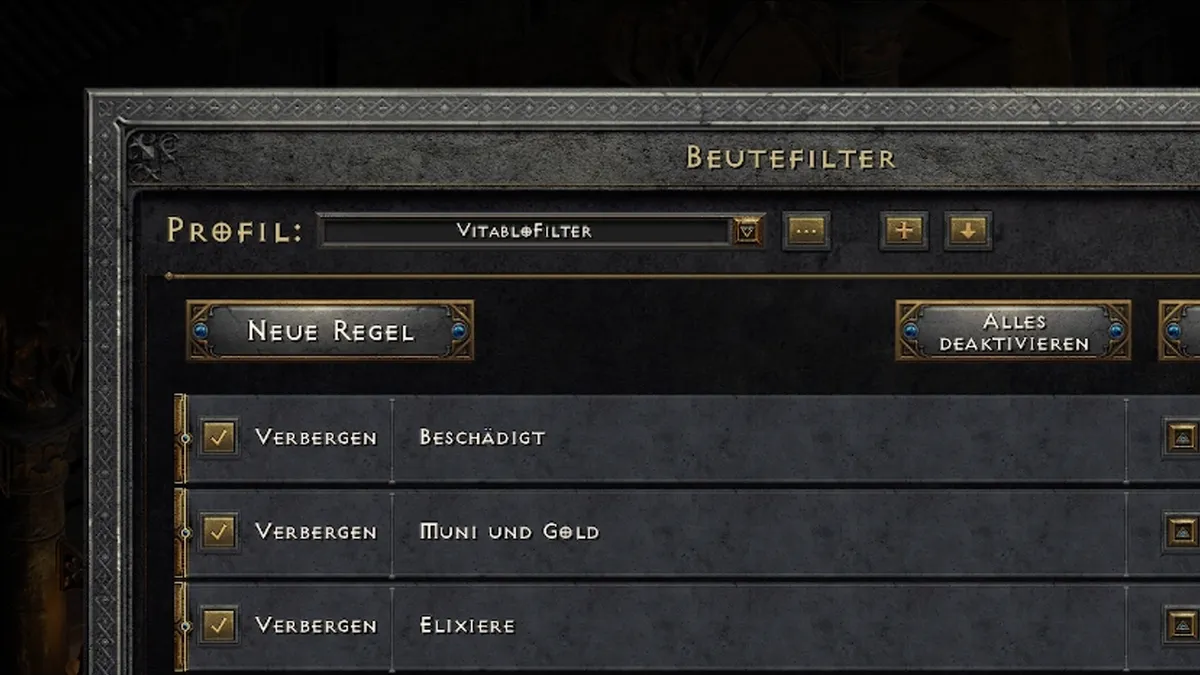Image resolution: width=1200 pixels, height=675 pixels.
Task: Toggle the Beschädigt rule checkbox
Action: point(219,438)
